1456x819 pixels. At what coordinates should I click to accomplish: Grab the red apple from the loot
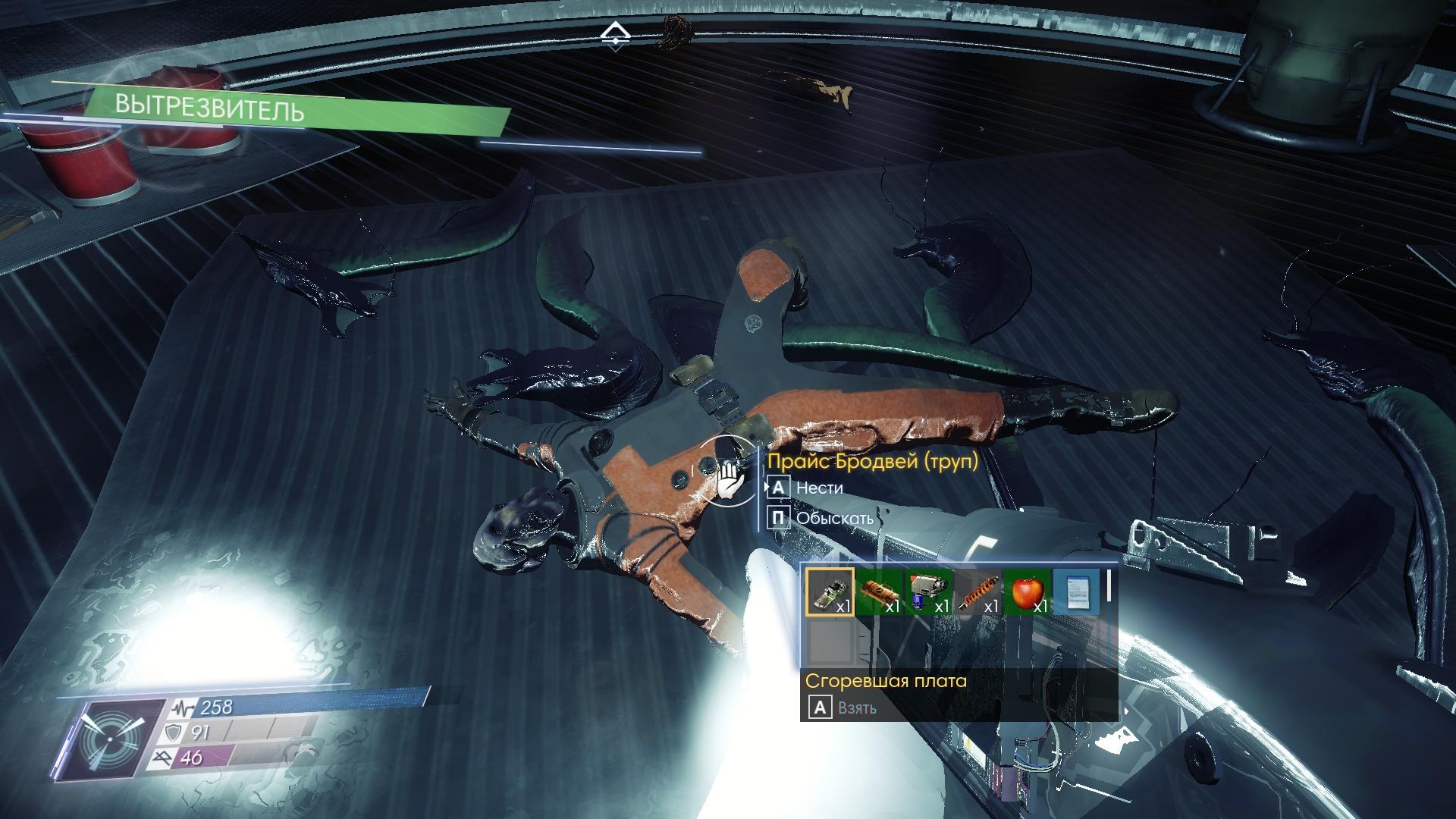point(1027,591)
